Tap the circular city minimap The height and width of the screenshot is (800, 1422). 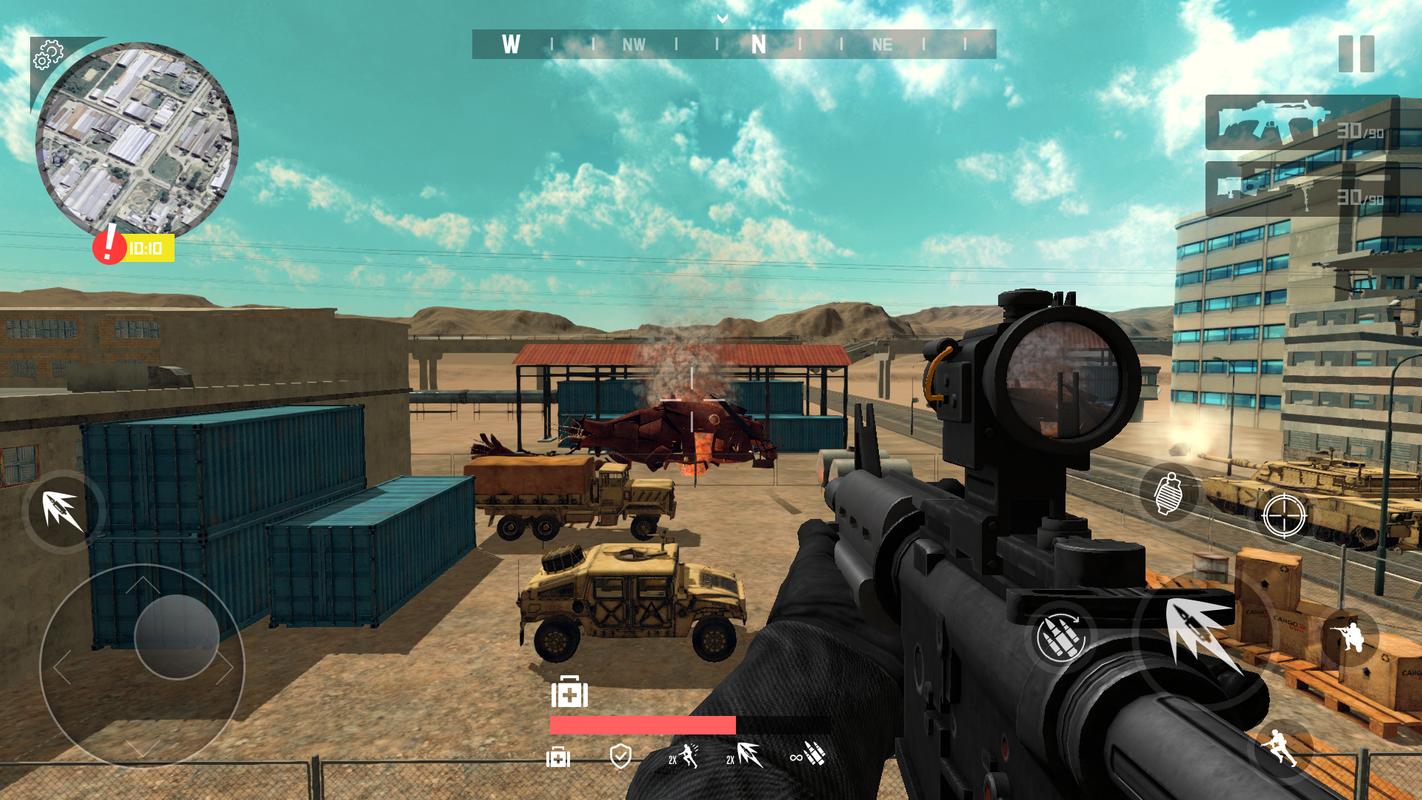coord(137,139)
